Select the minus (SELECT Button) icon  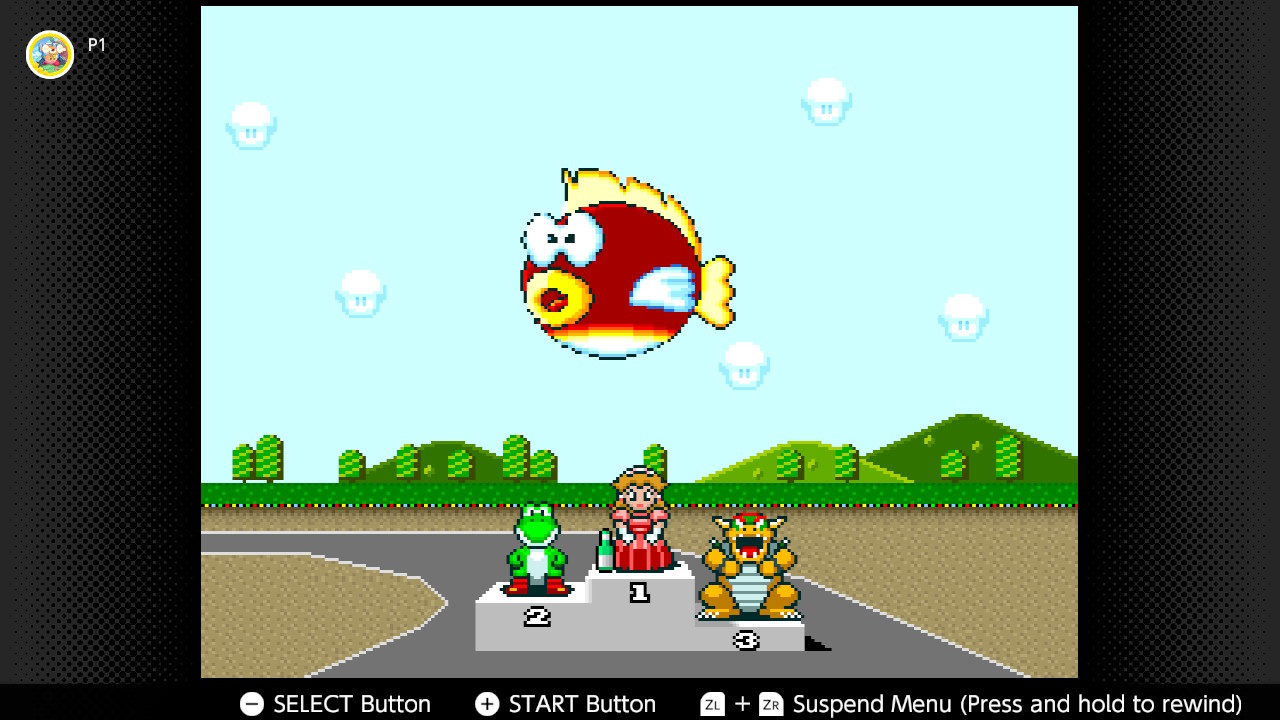coord(250,704)
